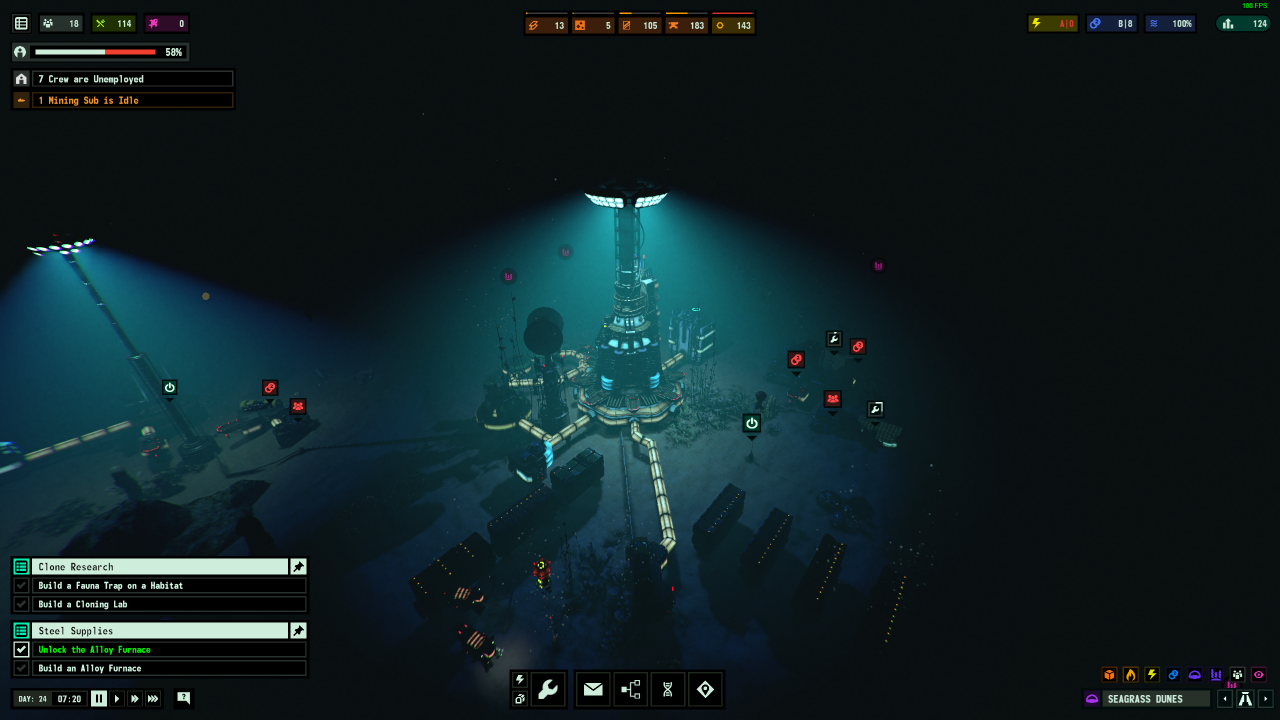Open the help speech bubble
The image size is (1280, 720).
pos(183,698)
